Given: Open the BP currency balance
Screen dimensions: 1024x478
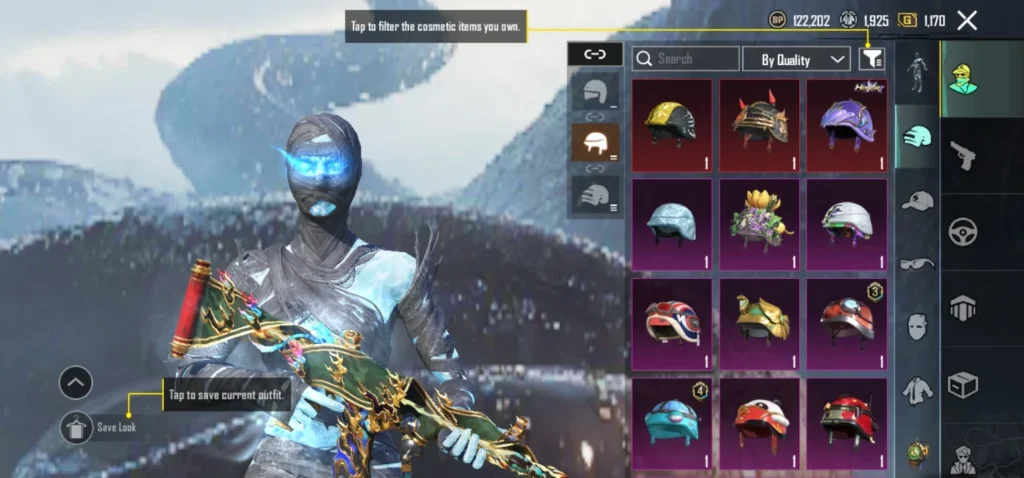Looking at the screenshot, I should coord(795,20).
